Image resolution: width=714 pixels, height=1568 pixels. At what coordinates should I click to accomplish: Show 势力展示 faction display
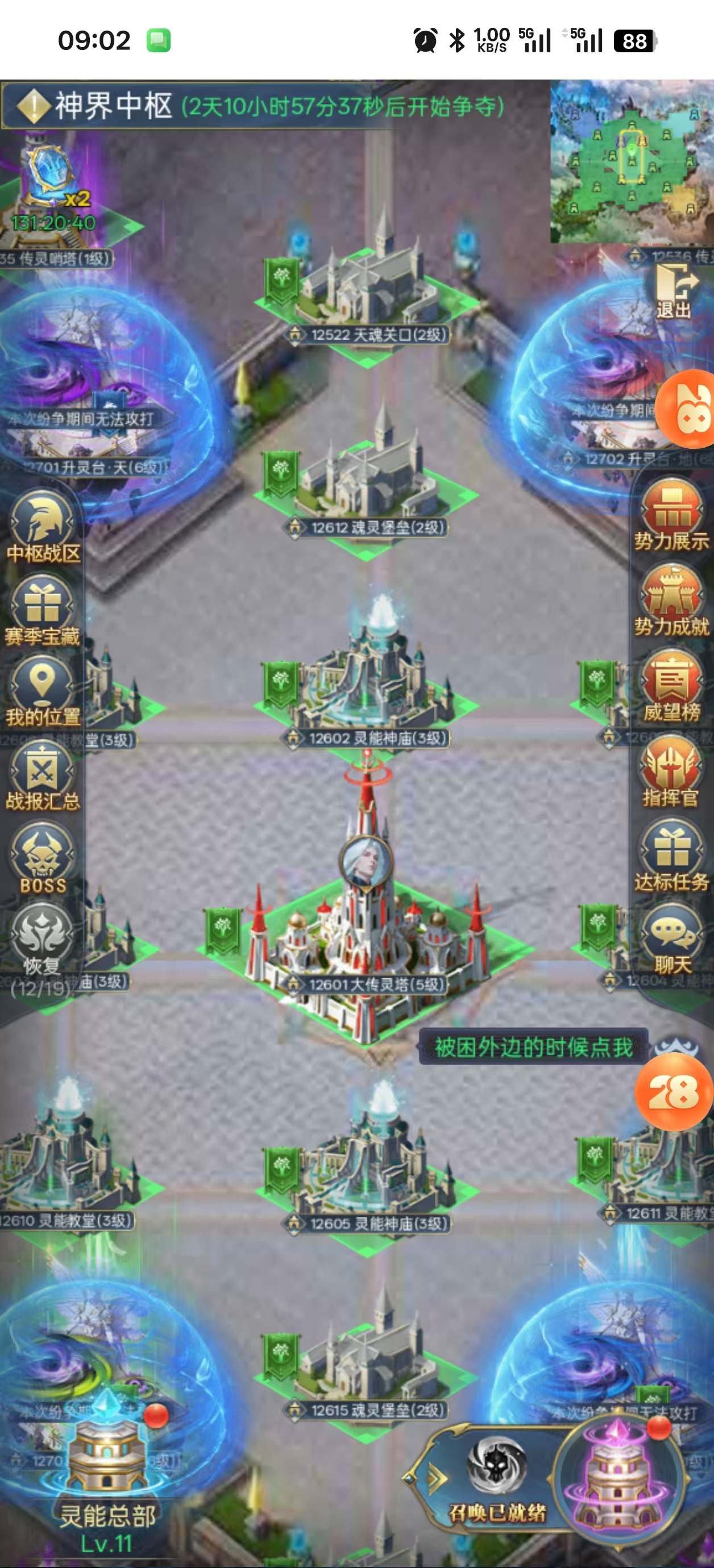(x=671, y=514)
